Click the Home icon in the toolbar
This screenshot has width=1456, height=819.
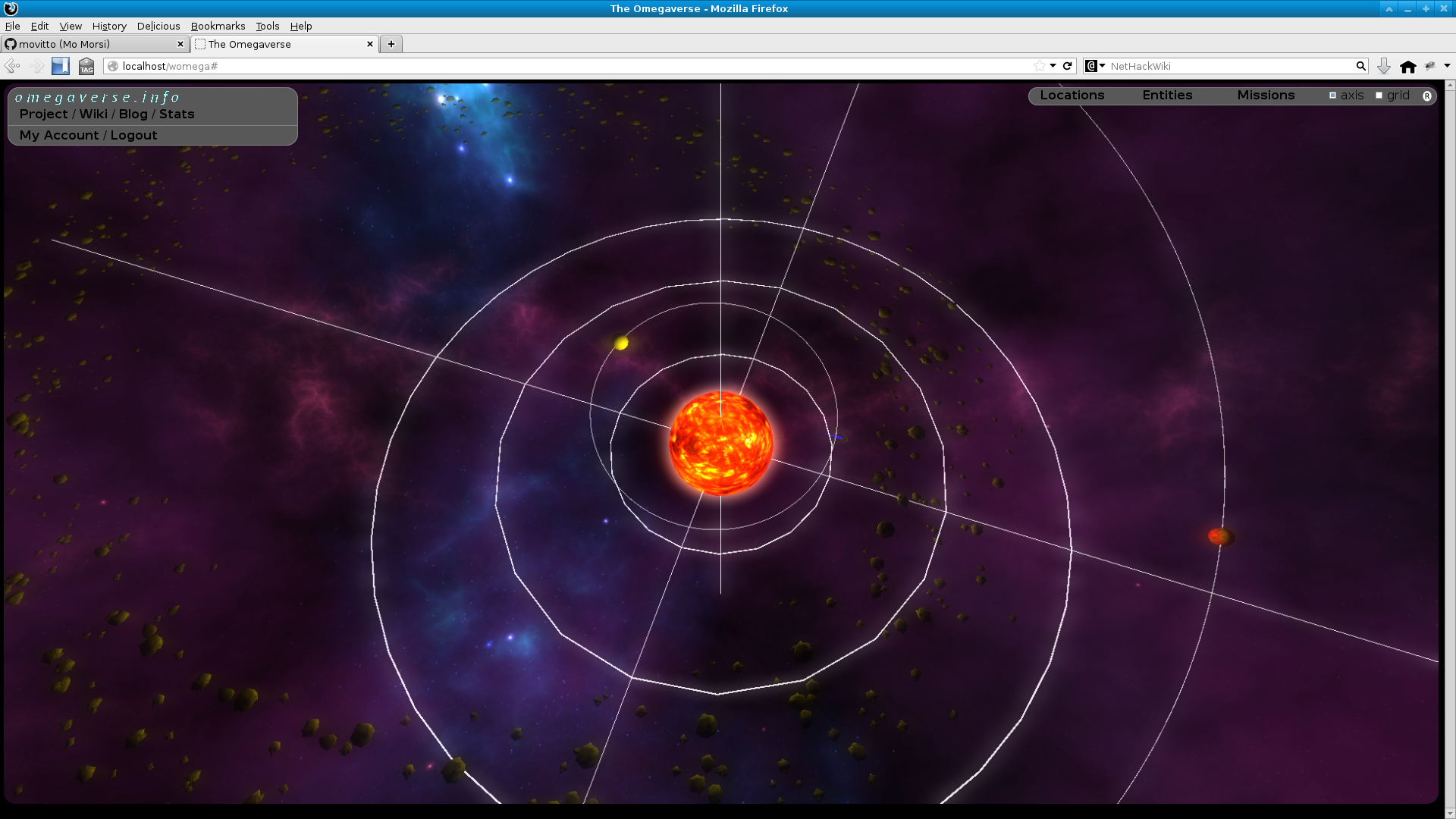click(1409, 66)
